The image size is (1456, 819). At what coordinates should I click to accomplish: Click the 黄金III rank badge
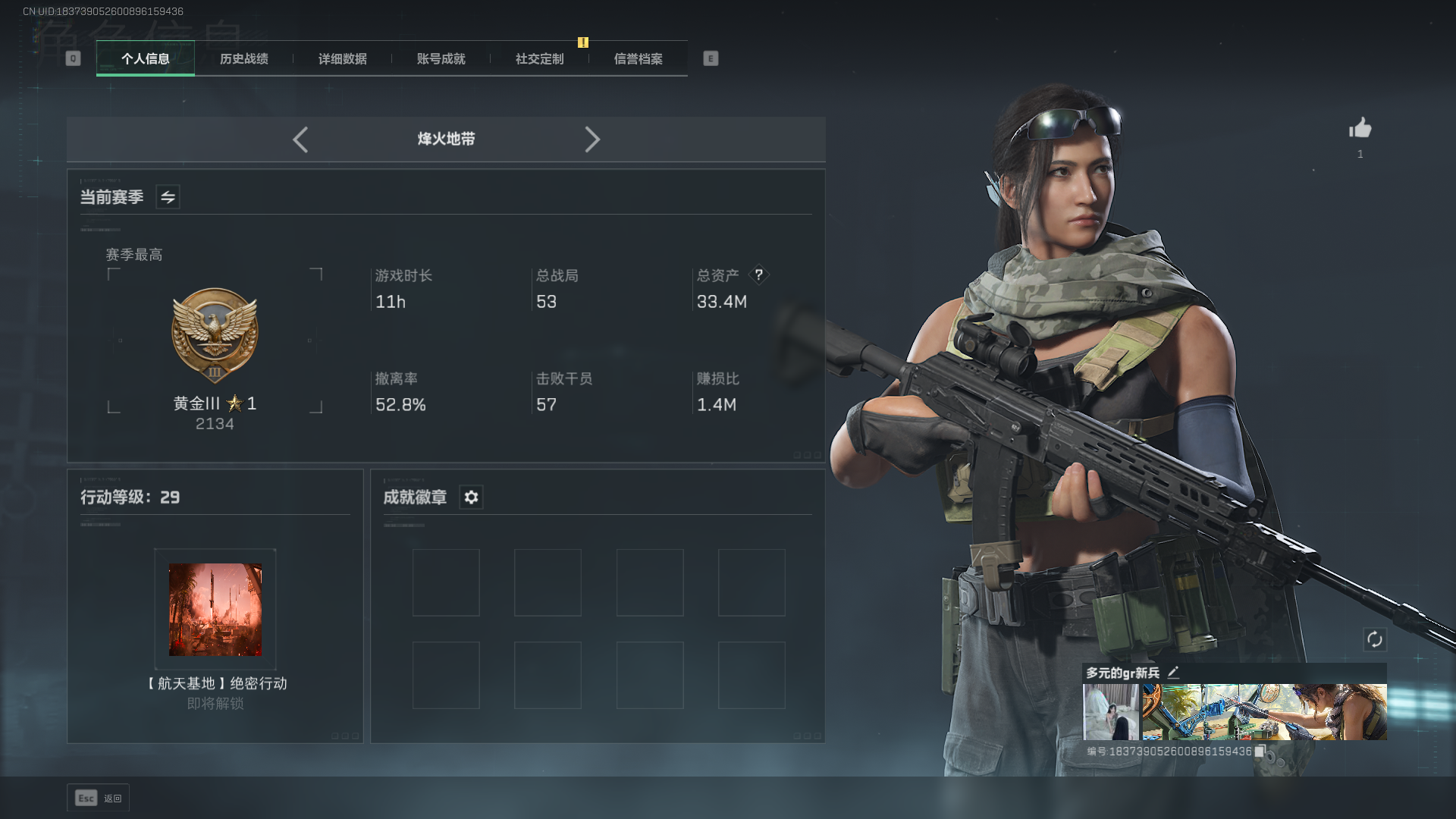click(x=215, y=335)
